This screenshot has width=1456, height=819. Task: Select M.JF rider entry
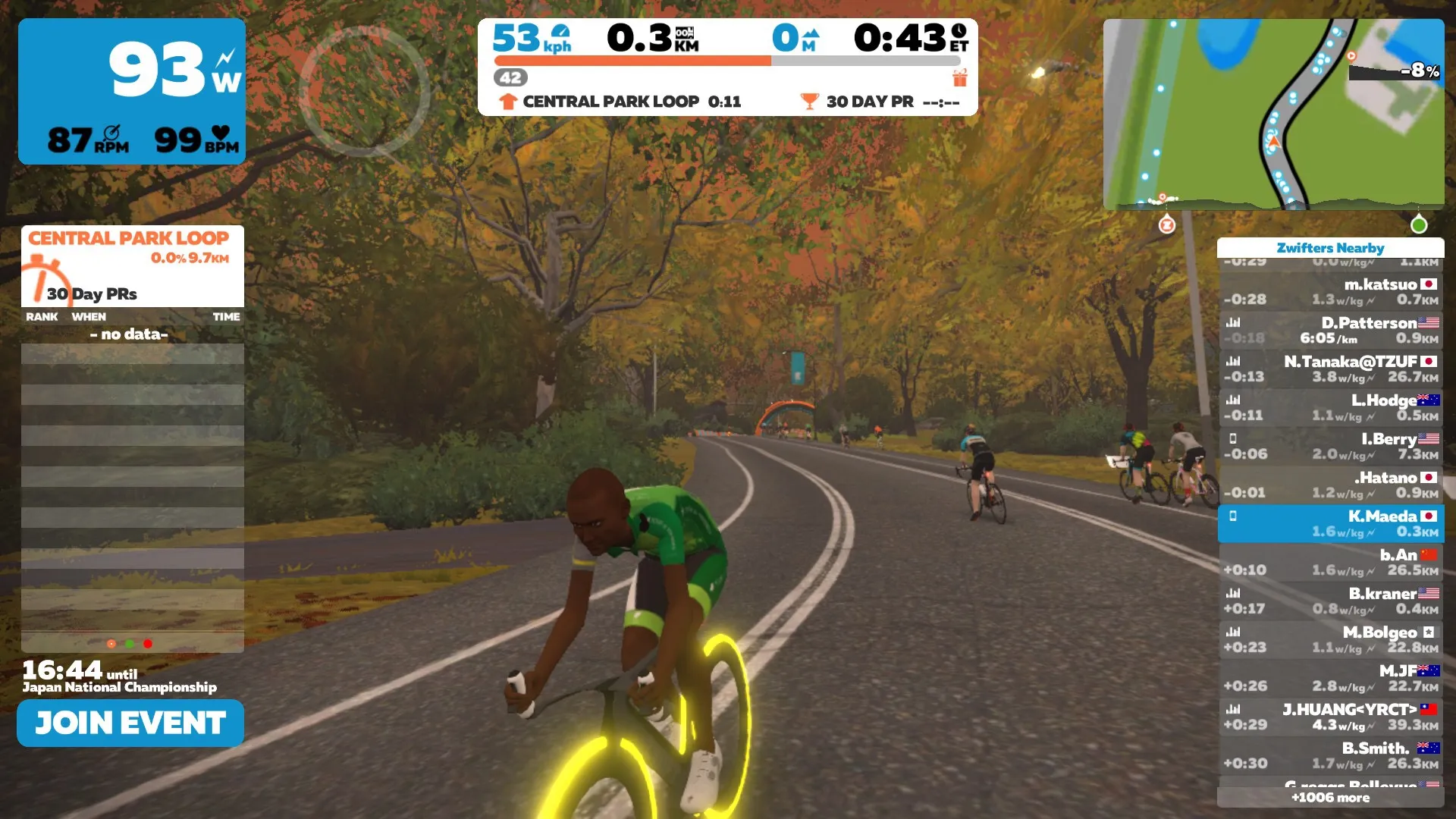coord(1331,679)
